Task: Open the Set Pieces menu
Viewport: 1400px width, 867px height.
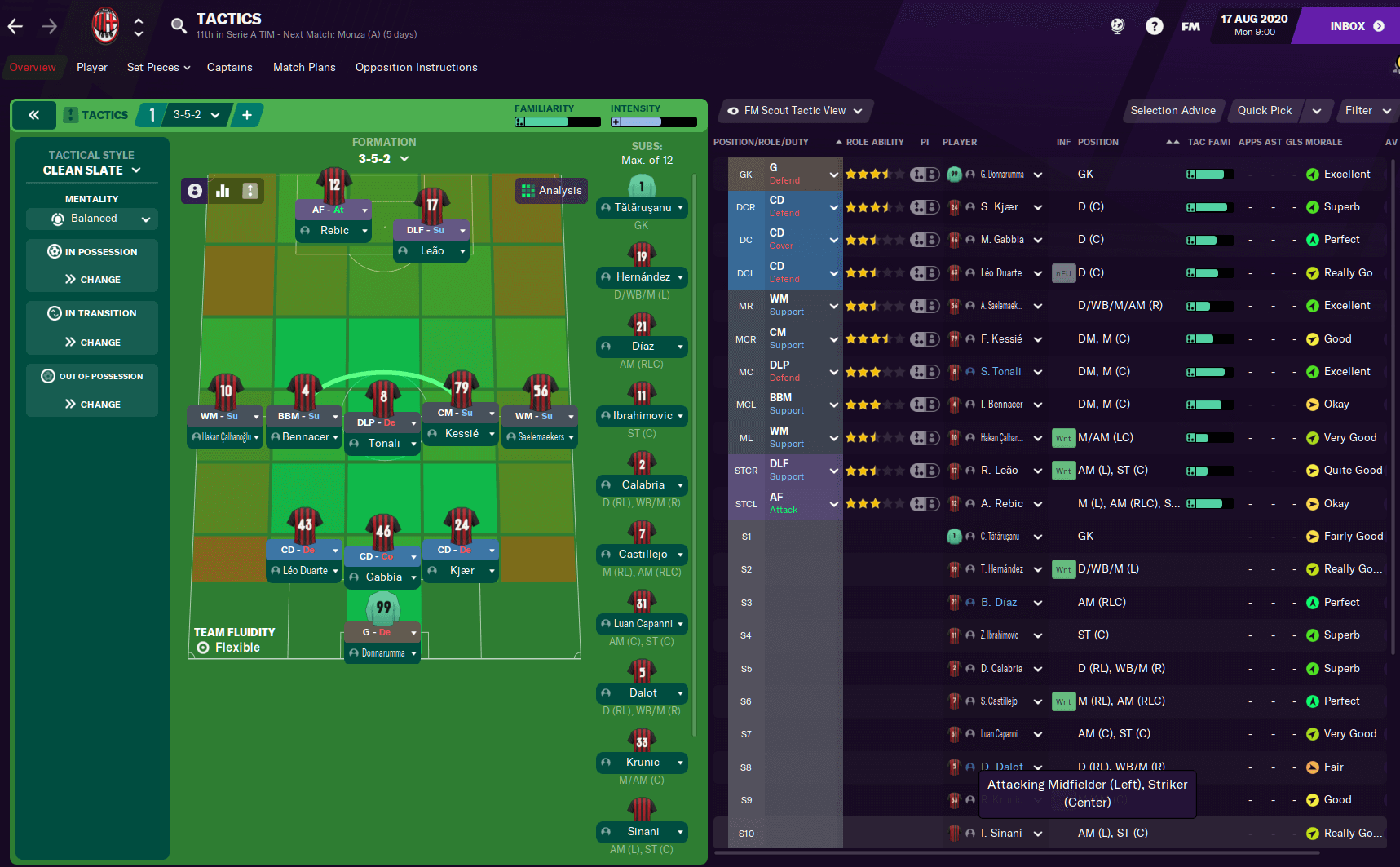Action: pyautogui.click(x=157, y=67)
